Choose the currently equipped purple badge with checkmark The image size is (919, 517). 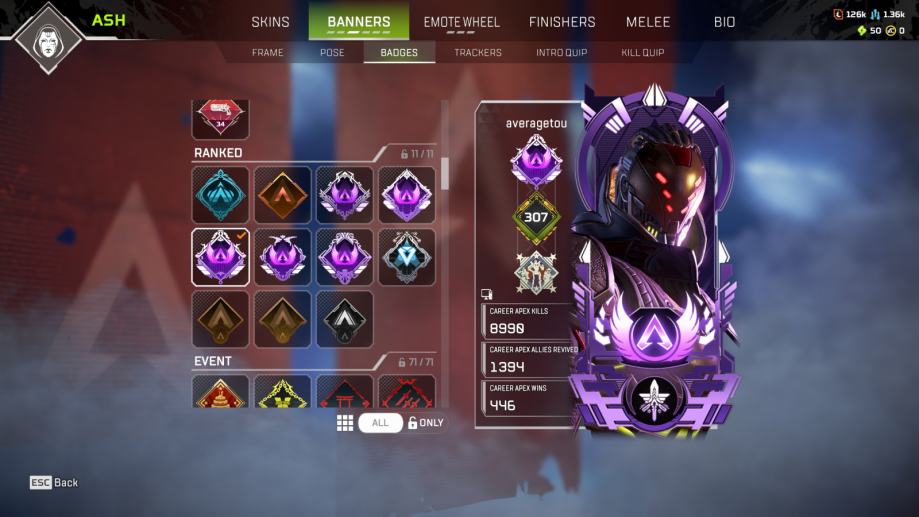click(221, 257)
